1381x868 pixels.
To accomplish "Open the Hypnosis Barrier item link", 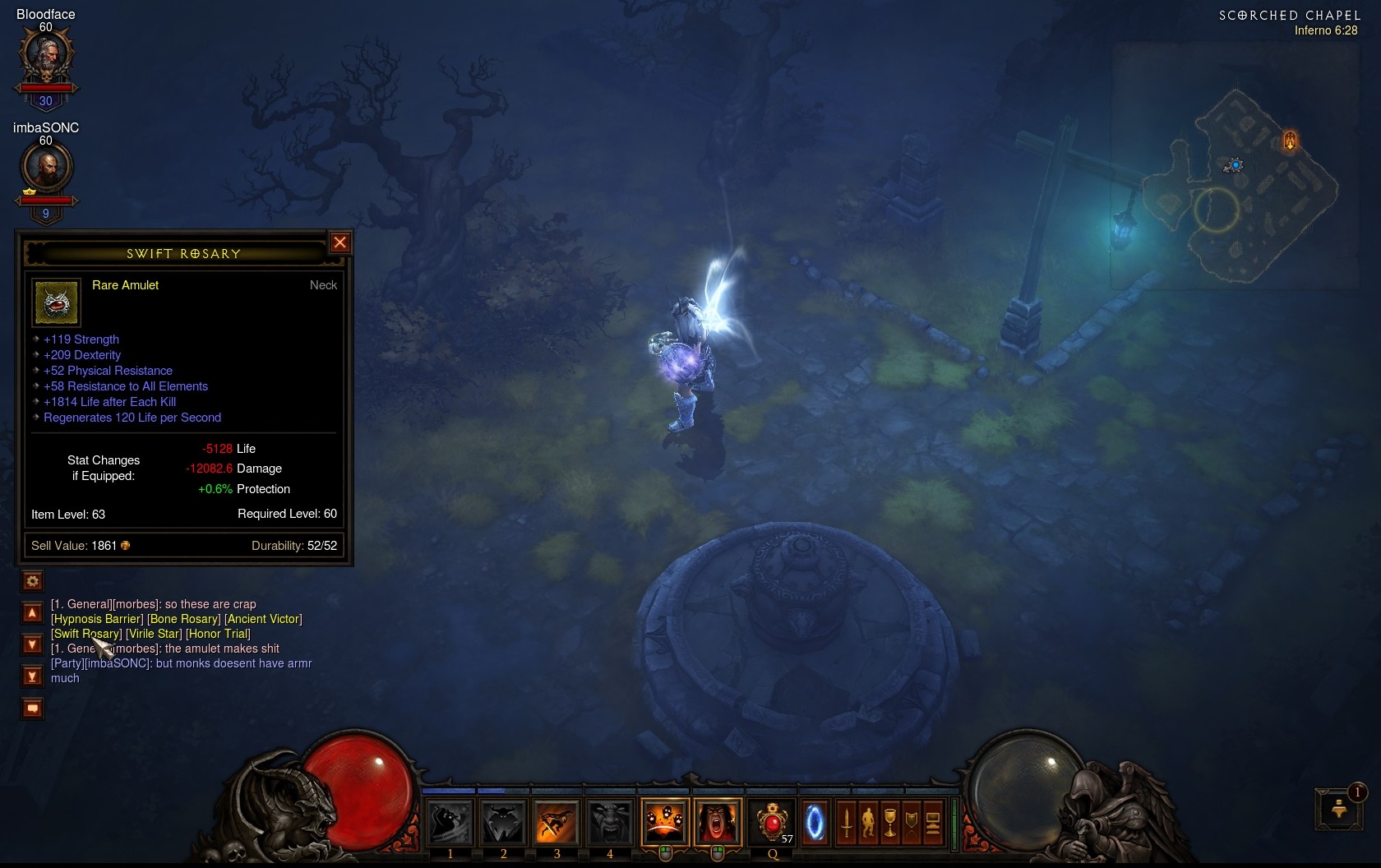I will [x=97, y=619].
